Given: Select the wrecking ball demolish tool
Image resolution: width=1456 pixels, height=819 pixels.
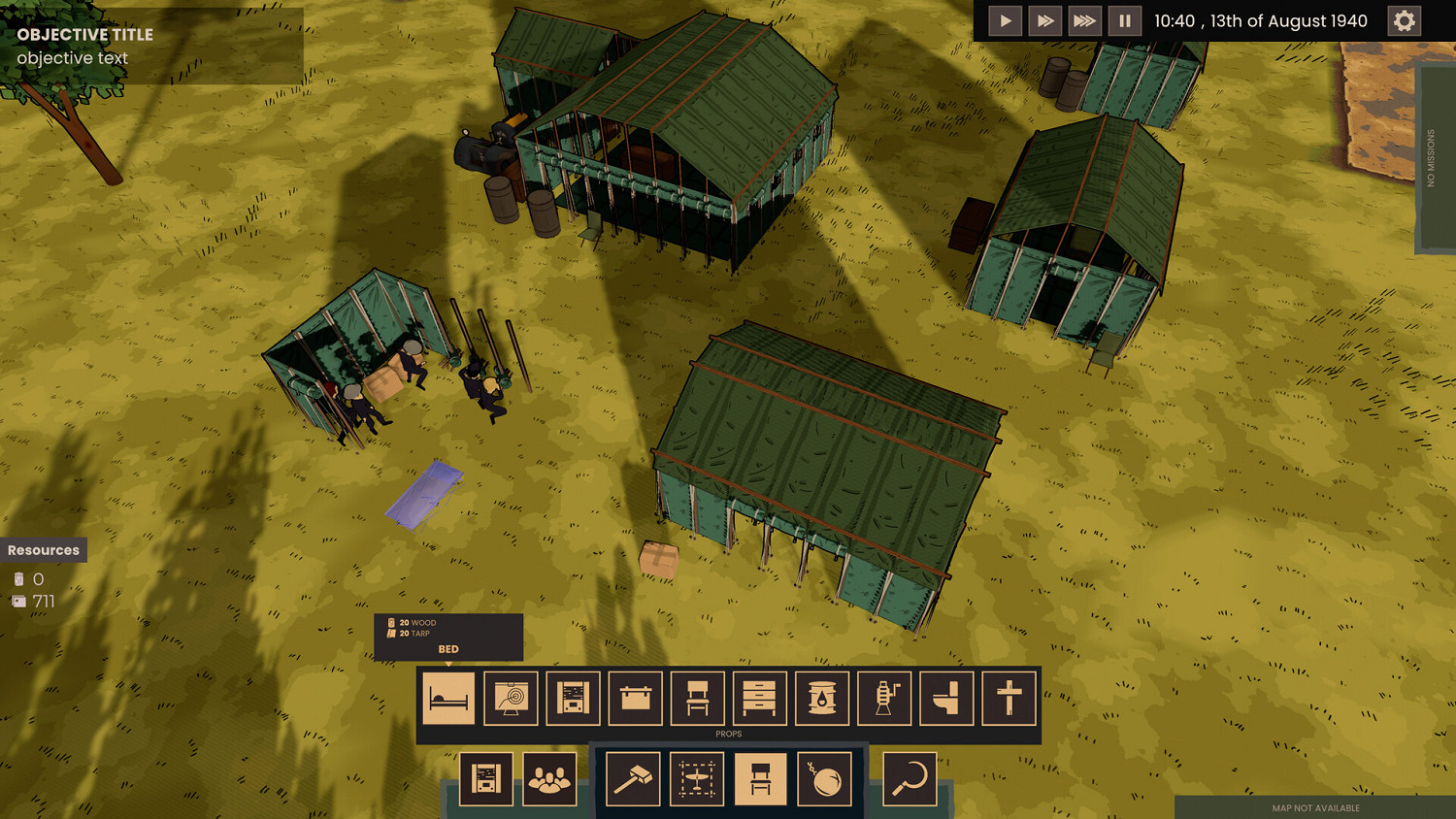Looking at the screenshot, I should (x=826, y=778).
